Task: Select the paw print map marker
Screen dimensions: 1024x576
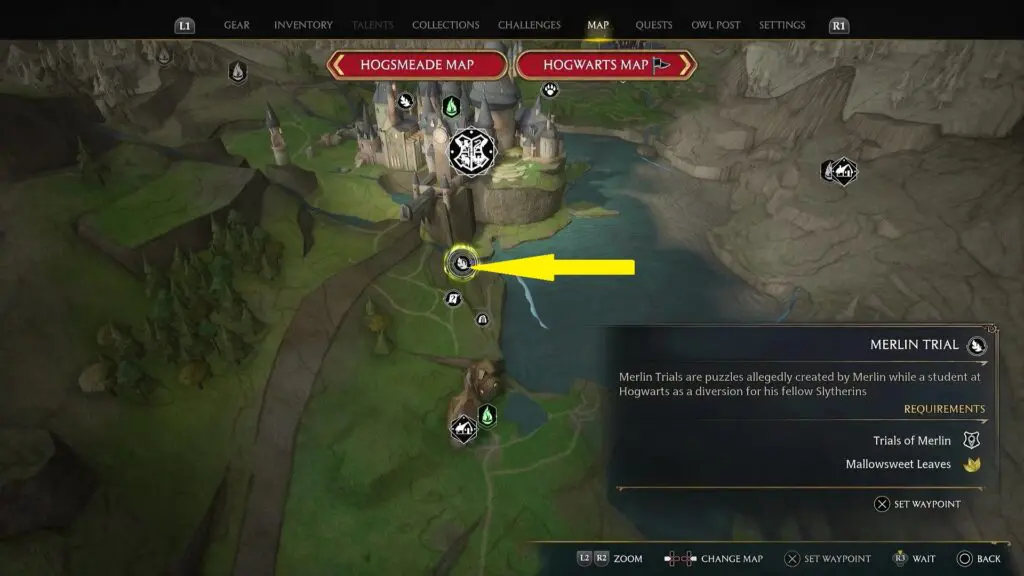Action: click(551, 90)
